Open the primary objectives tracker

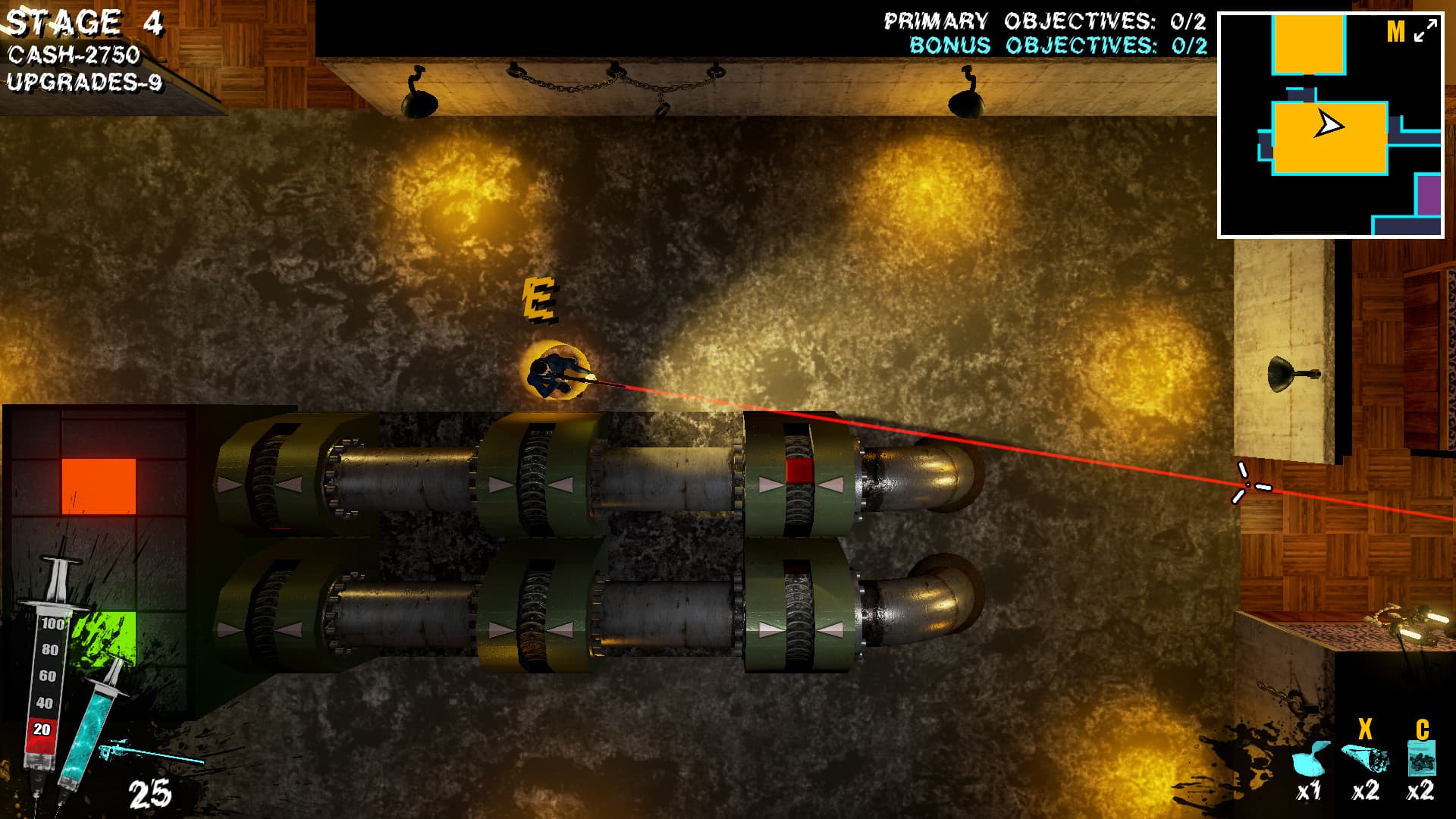tap(1045, 21)
